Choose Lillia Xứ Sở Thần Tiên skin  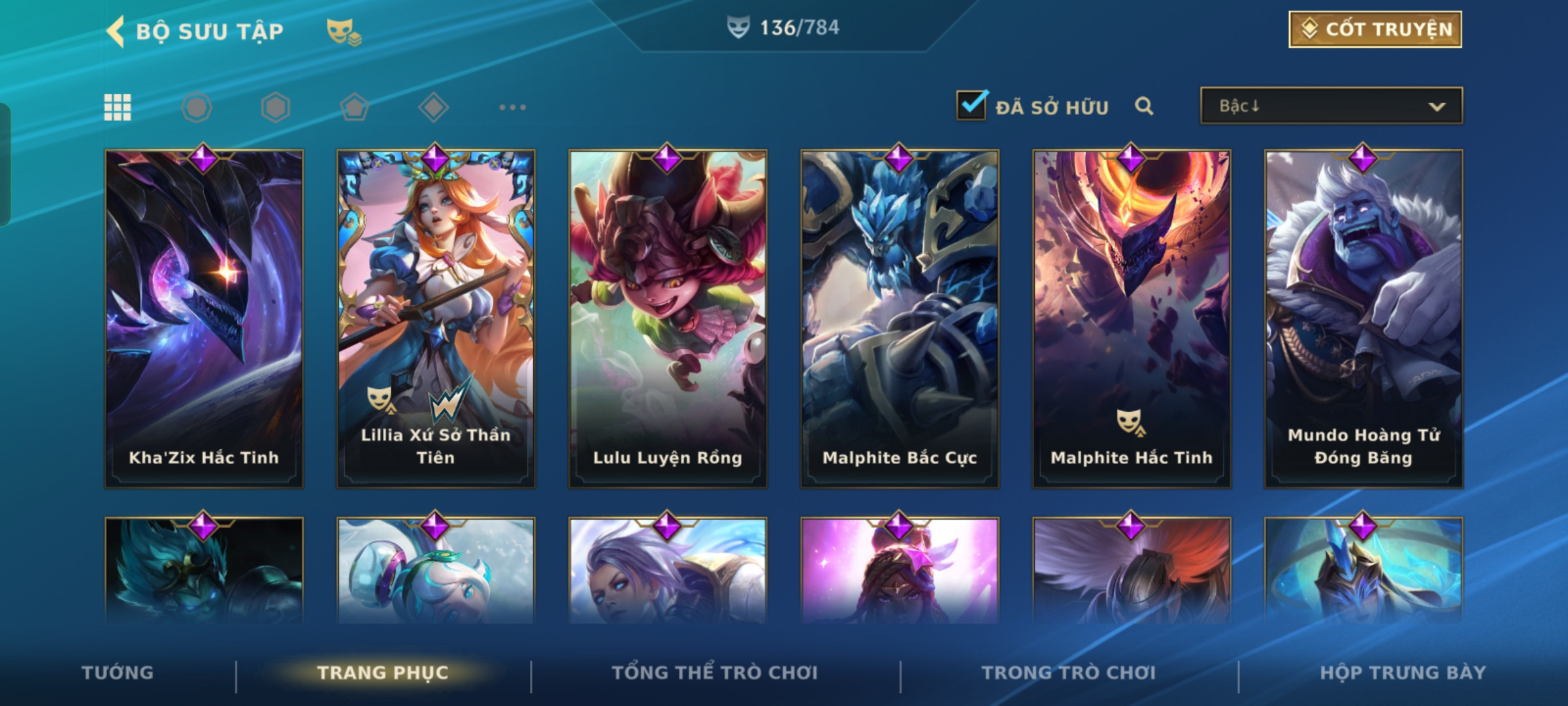pyautogui.click(x=436, y=319)
